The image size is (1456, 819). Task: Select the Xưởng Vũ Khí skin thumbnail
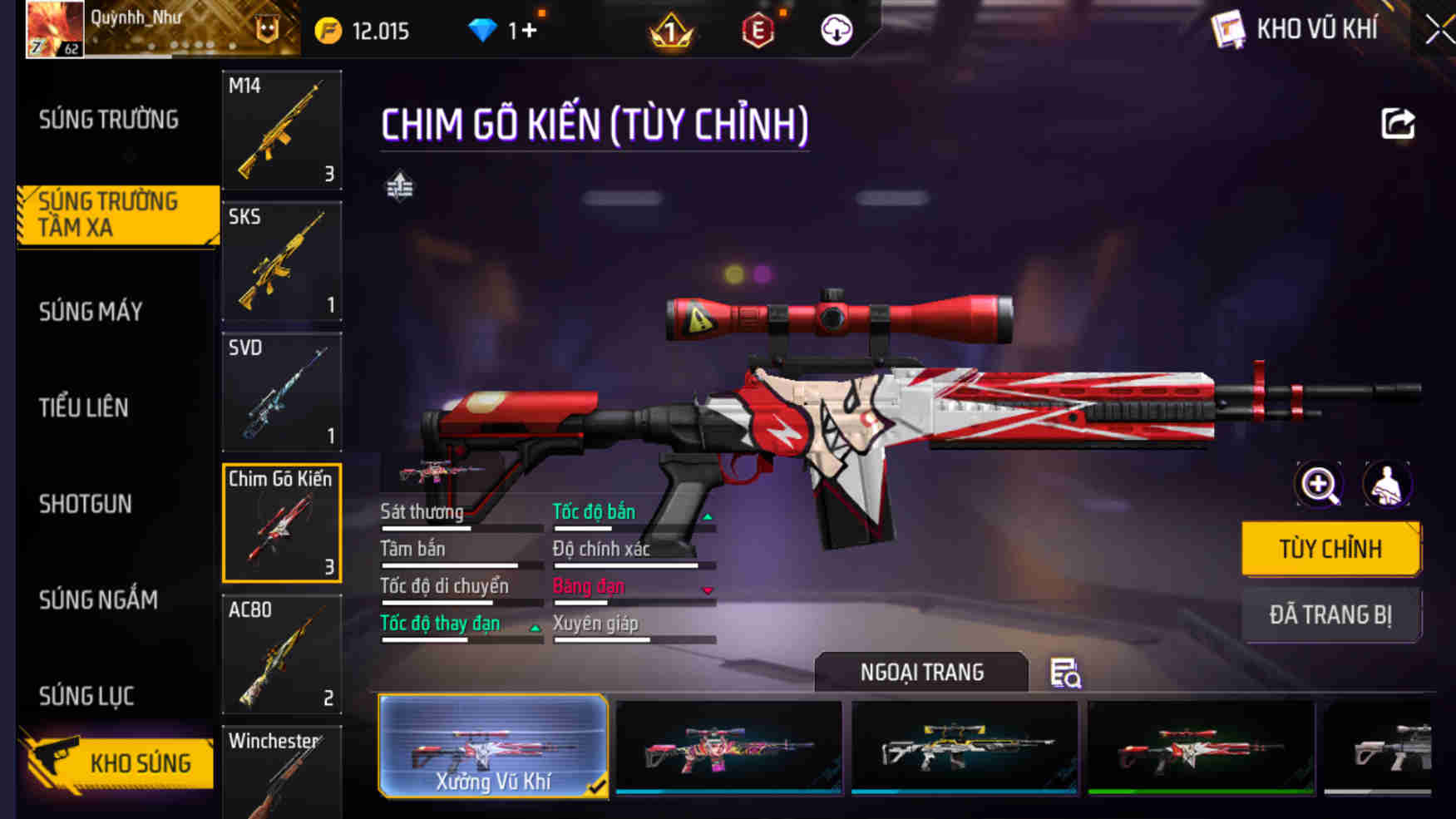[x=493, y=746]
